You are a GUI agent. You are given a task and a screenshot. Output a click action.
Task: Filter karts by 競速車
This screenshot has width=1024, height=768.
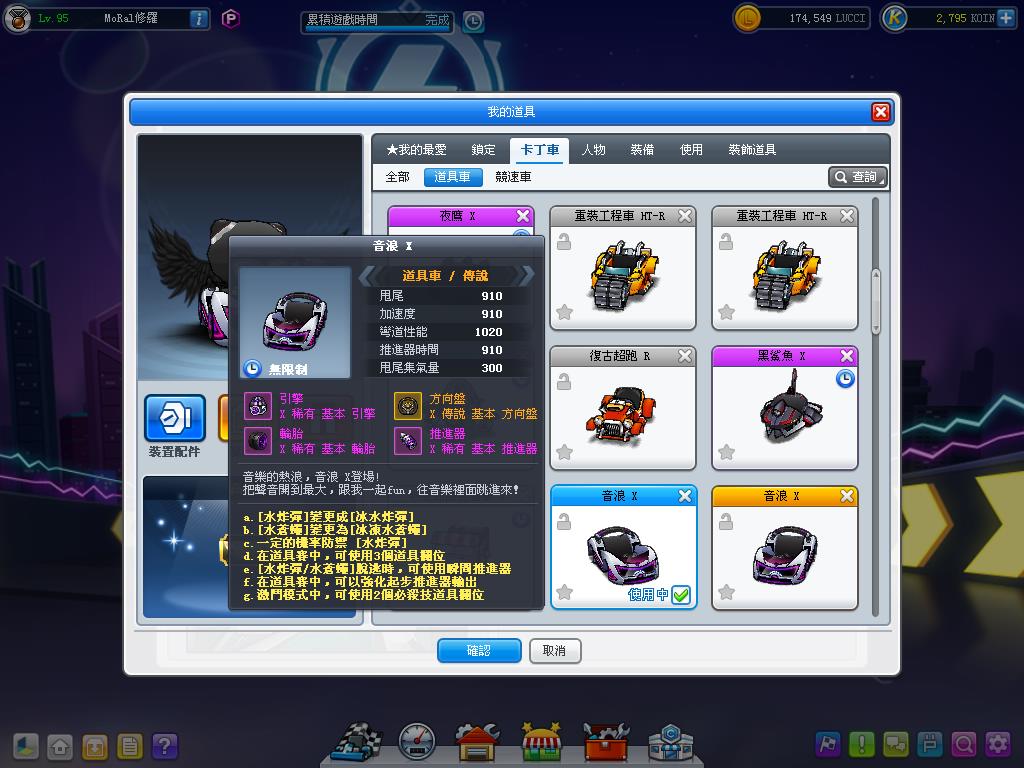[x=513, y=177]
